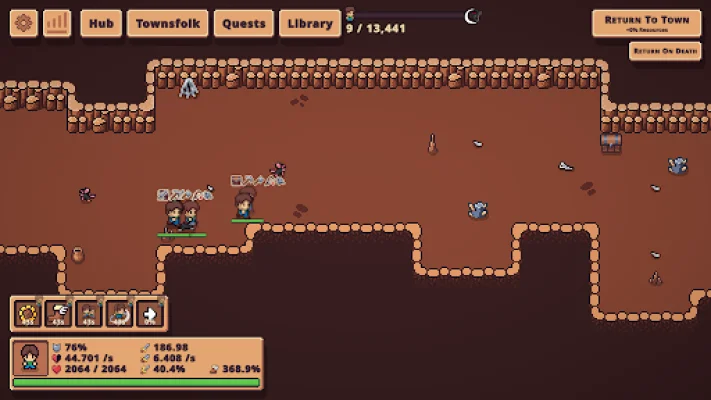Open the Hub menu

(99, 23)
